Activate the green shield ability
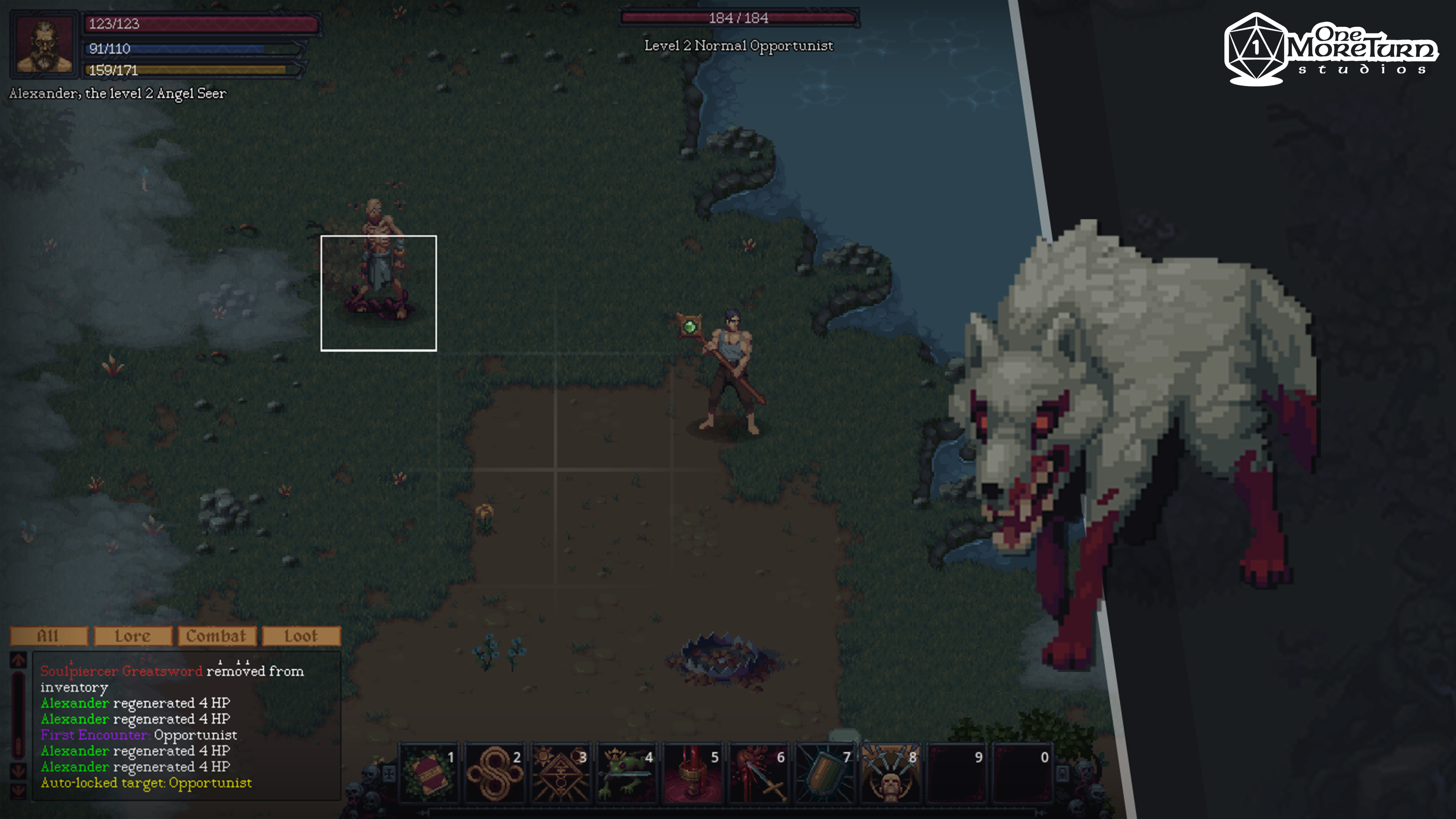Screen dimensions: 1456x819 pos(824,773)
